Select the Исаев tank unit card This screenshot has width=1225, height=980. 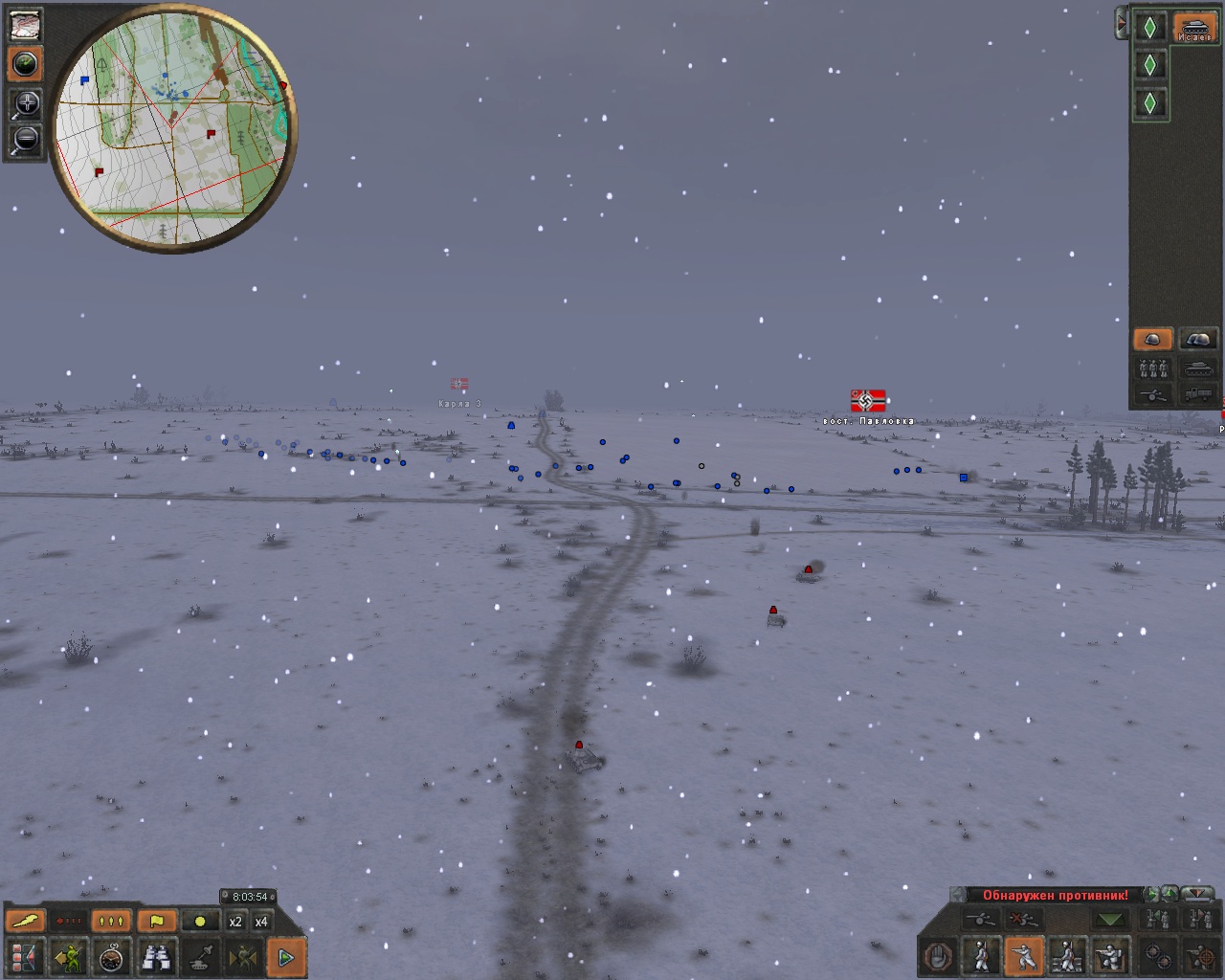pyautogui.click(x=1194, y=28)
